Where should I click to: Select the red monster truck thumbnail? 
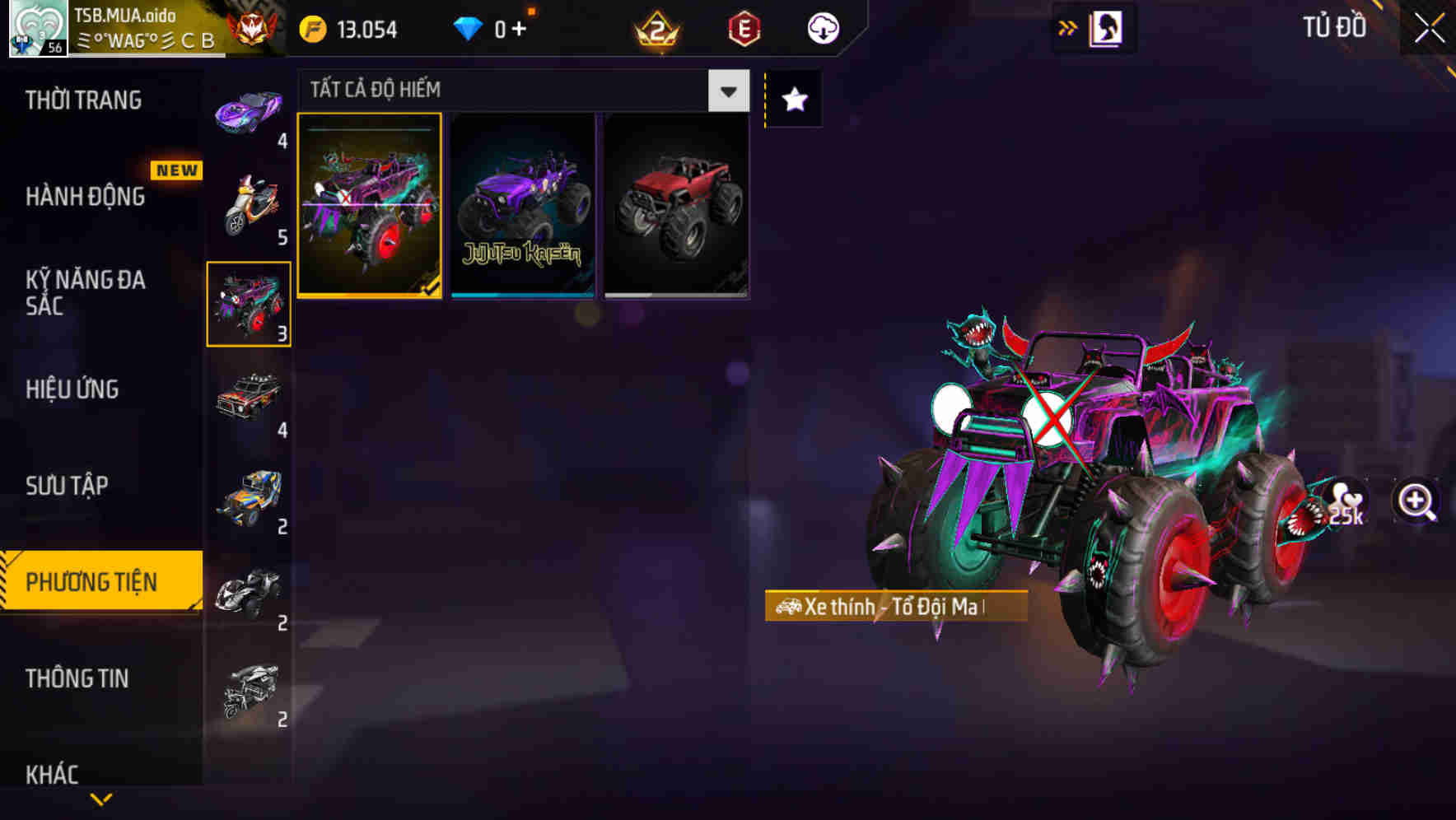[675, 206]
